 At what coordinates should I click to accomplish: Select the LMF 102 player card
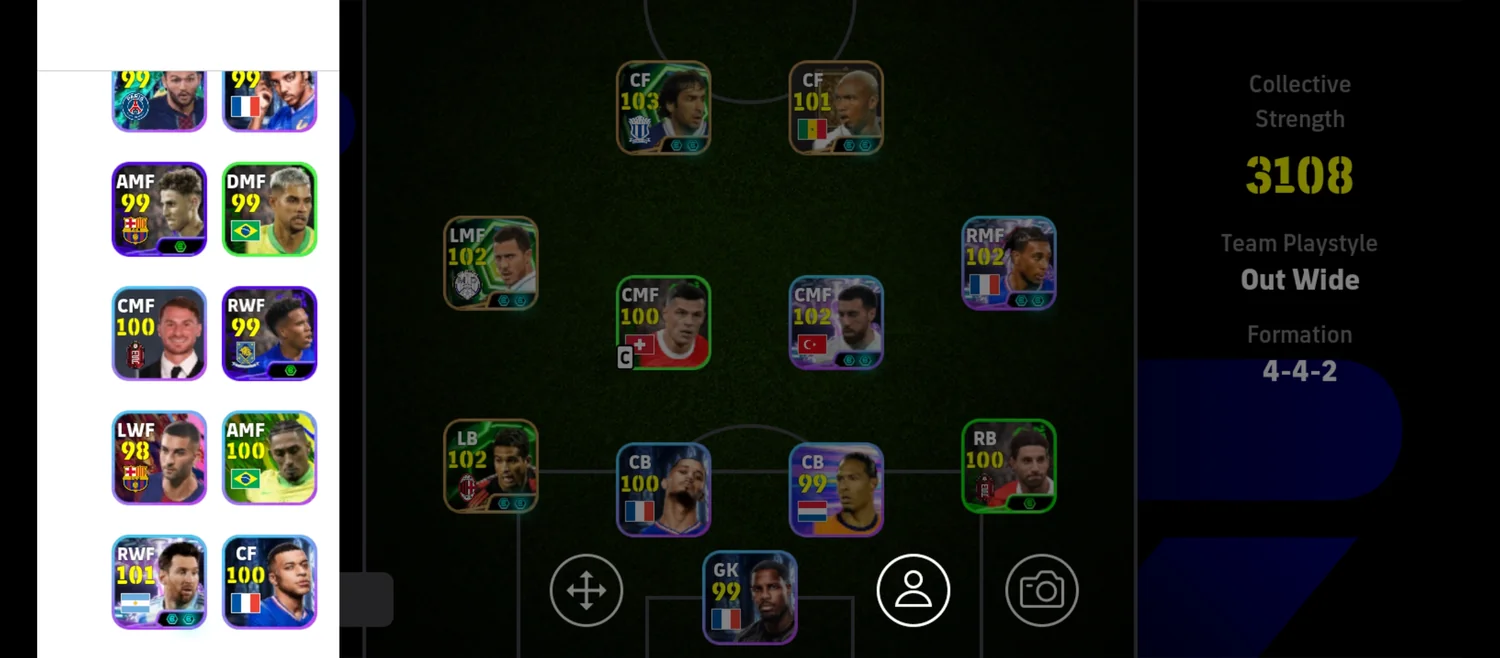pos(491,263)
